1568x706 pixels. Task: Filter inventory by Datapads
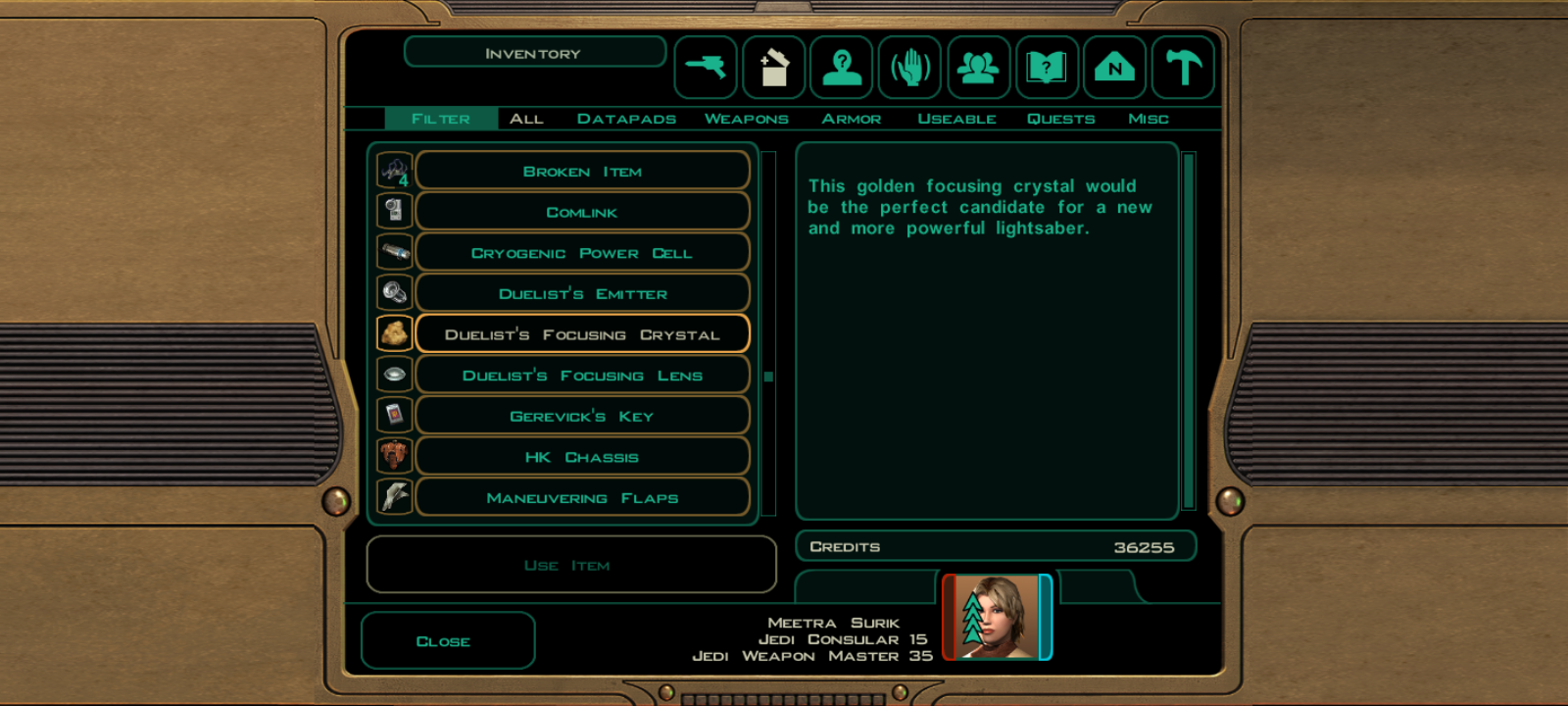pos(626,119)
